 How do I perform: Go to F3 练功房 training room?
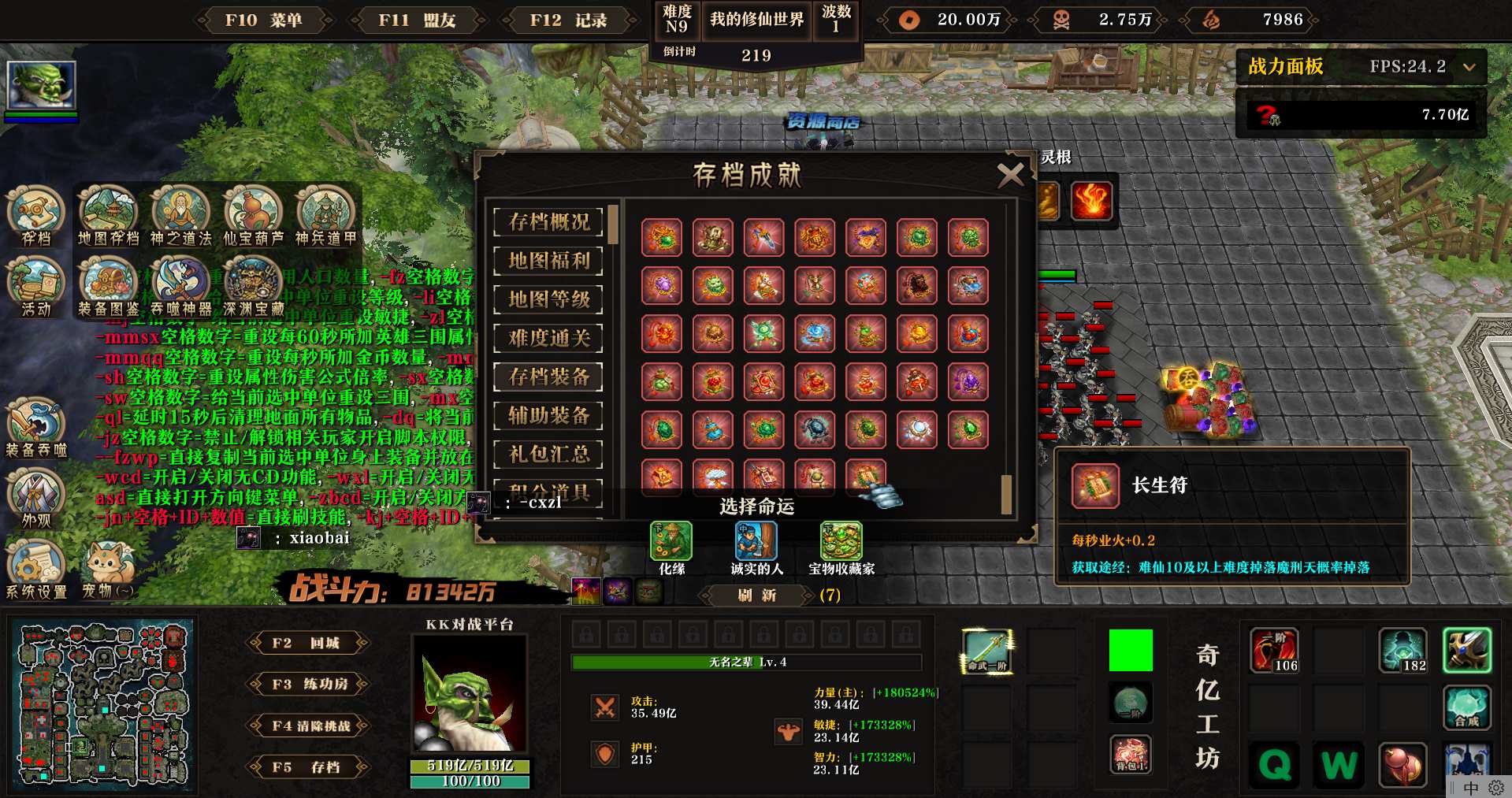coord(307,684)
